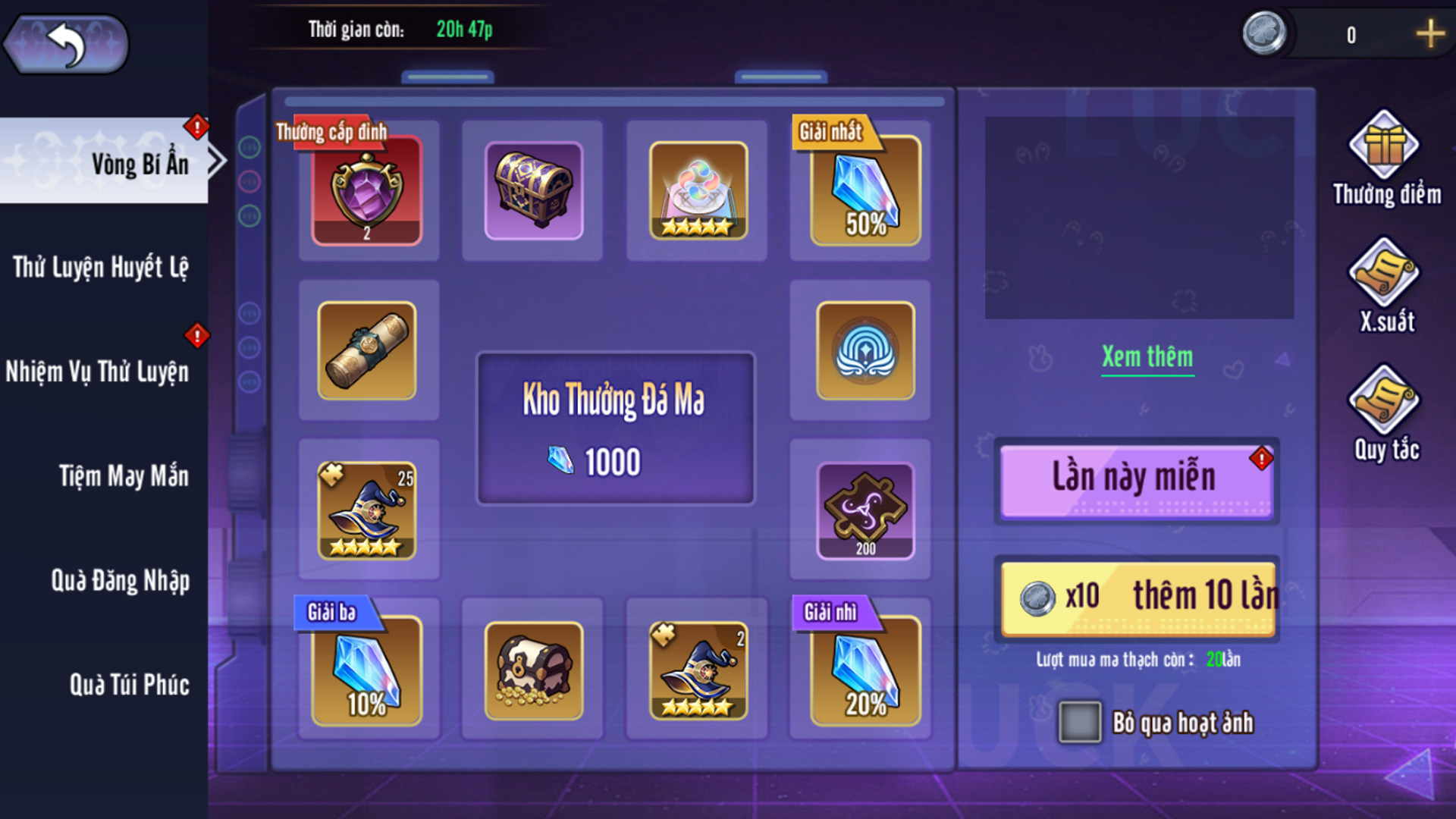1456x819 pixels.
Task: Select the Thưởng cấp đỉnh purple gem reward
Action: pos(367,191)
